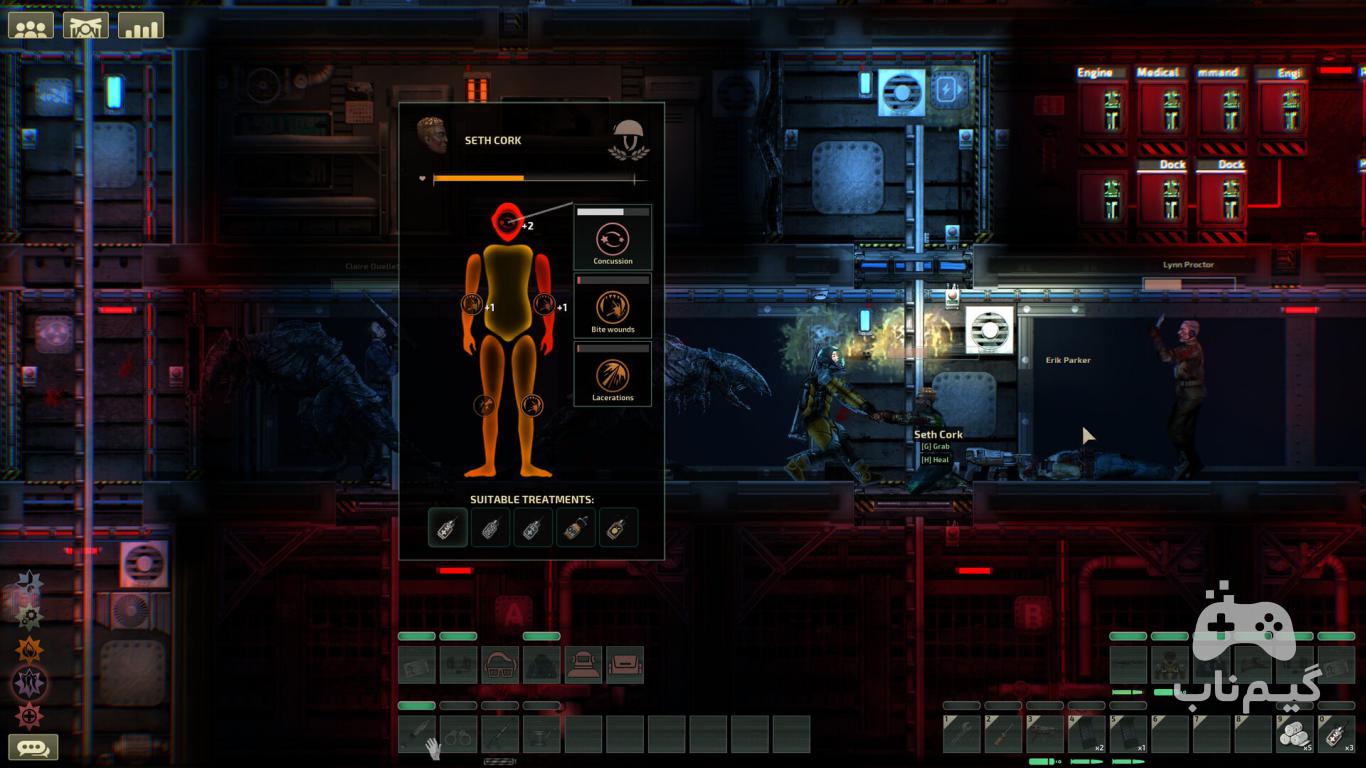Select the gun in hotbar slot 3
The width and height of the screenshot is (1366, 768).
[1045, 734]
